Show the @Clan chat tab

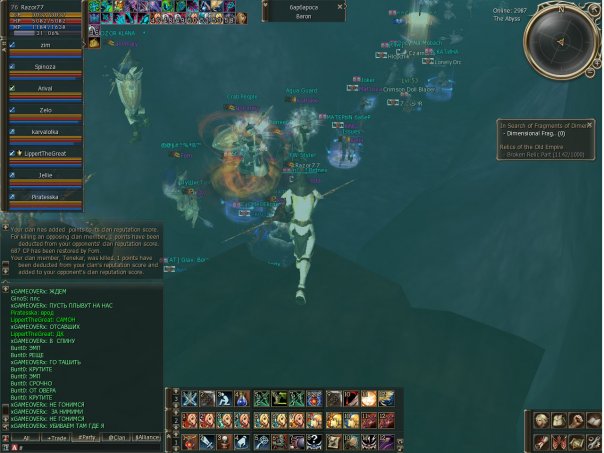pos(118,438)
